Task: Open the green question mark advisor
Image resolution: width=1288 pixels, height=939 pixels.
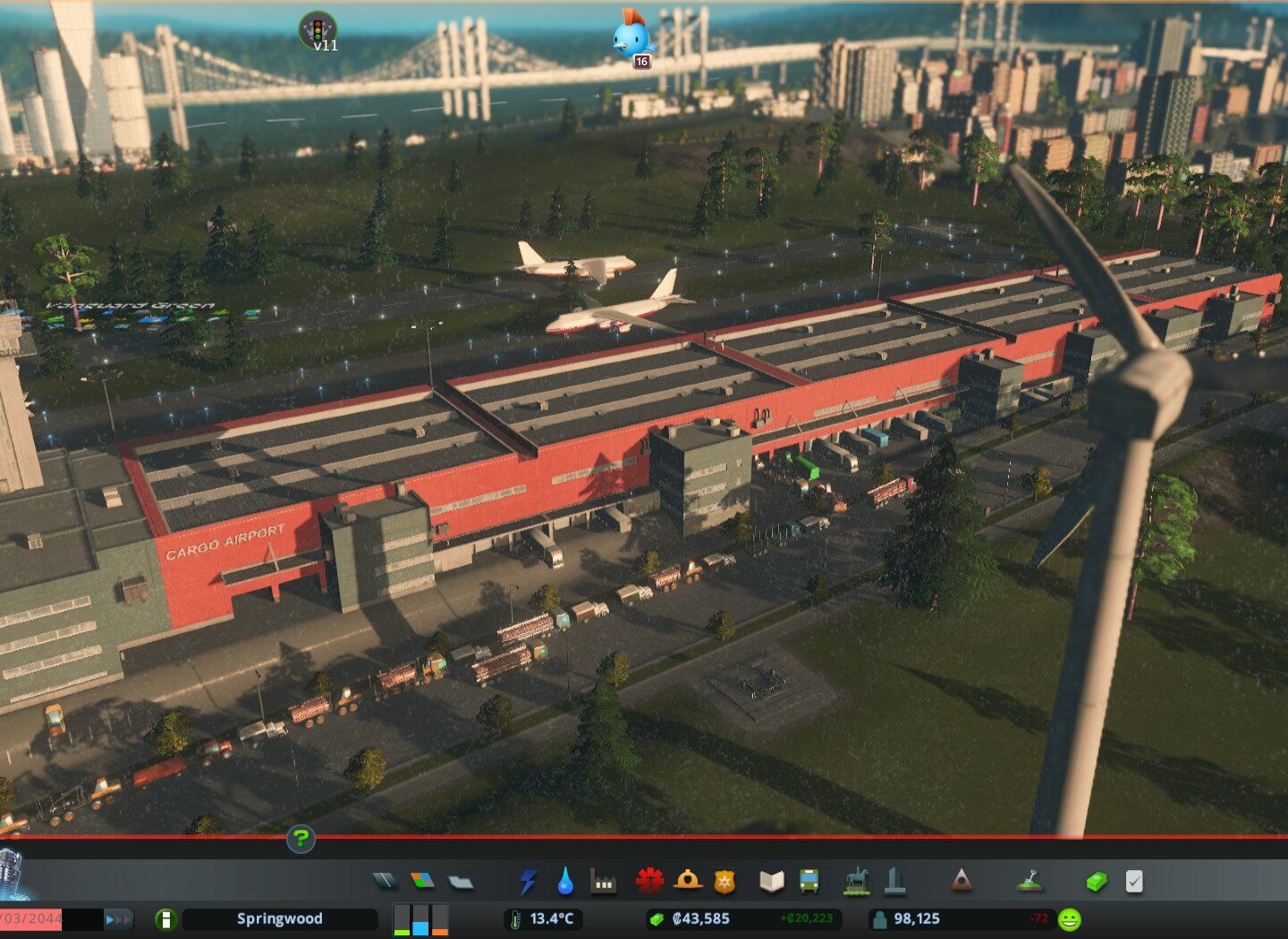Action: point(301,839)
